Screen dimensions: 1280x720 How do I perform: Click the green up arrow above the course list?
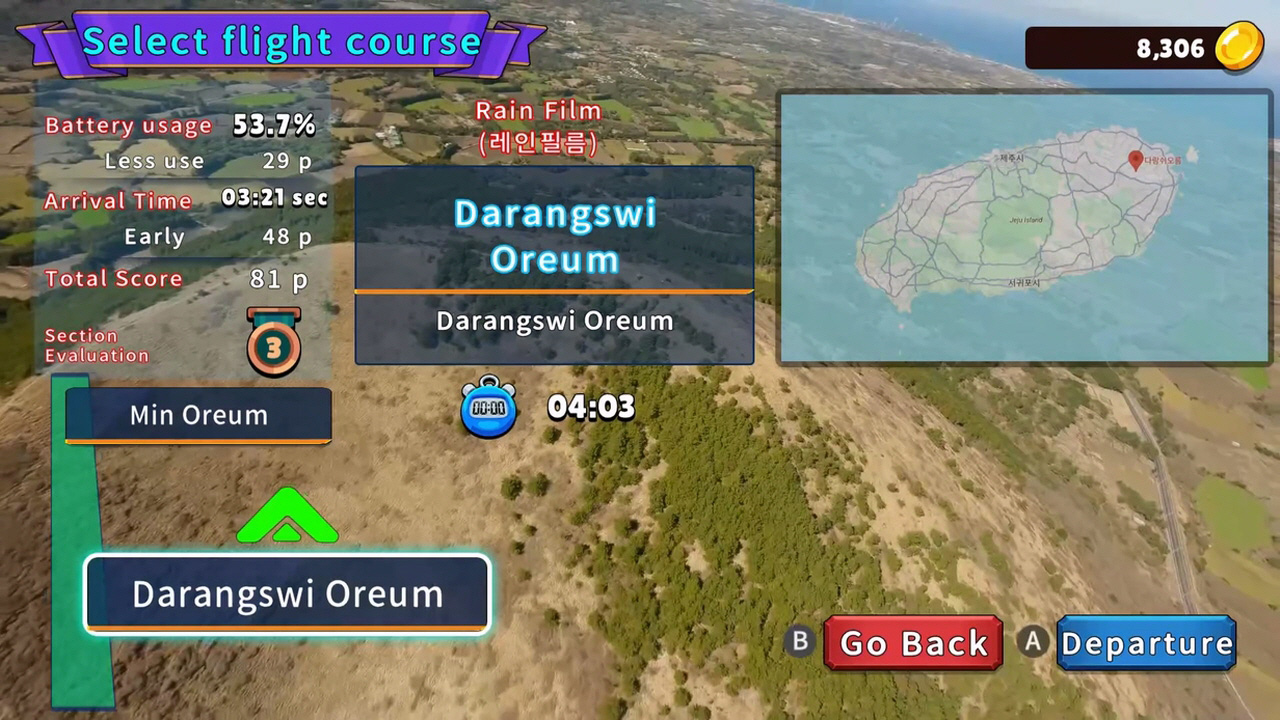click(x=287, y=517)
